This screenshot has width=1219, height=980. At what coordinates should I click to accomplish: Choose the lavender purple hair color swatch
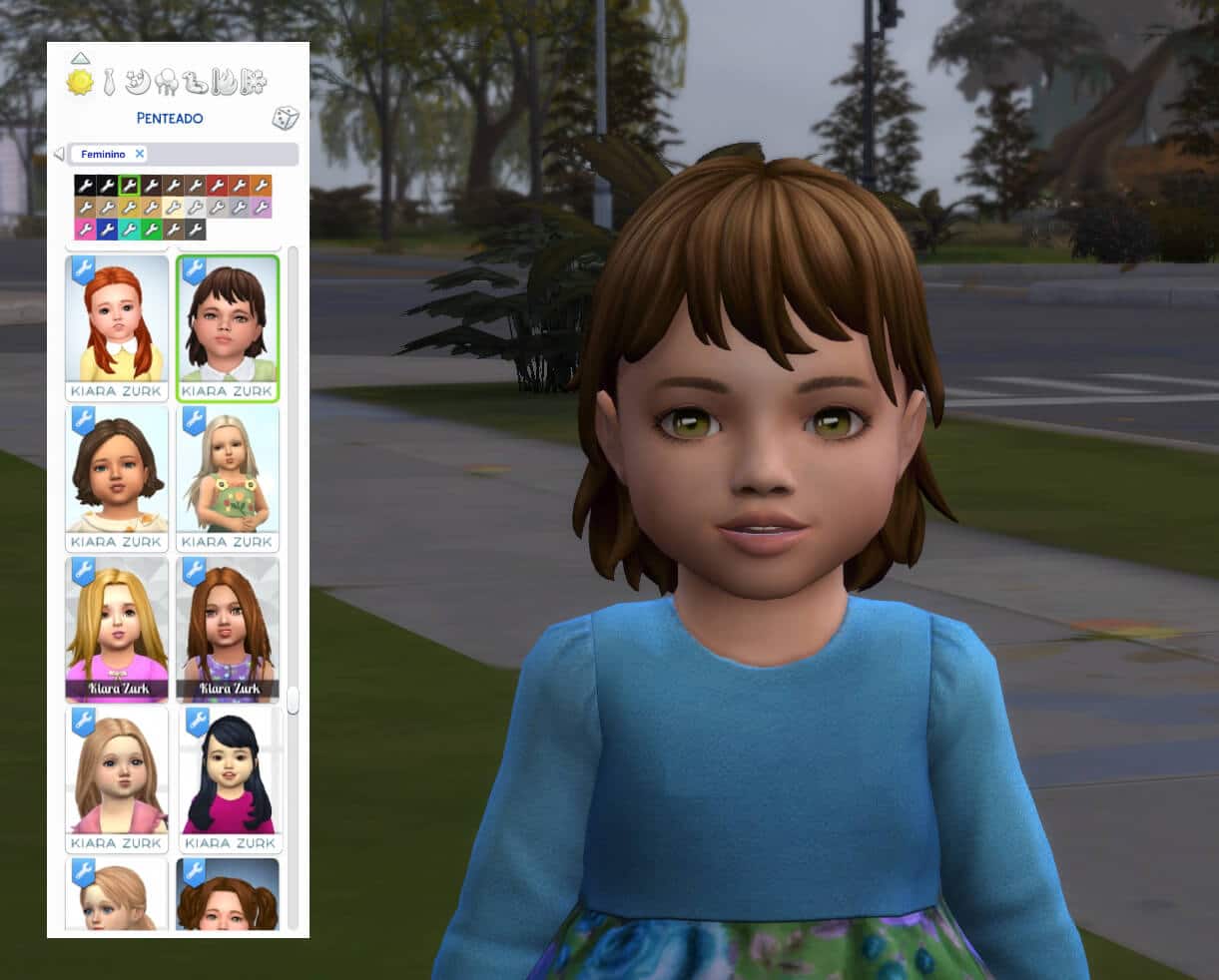click(x=261, y=208)
